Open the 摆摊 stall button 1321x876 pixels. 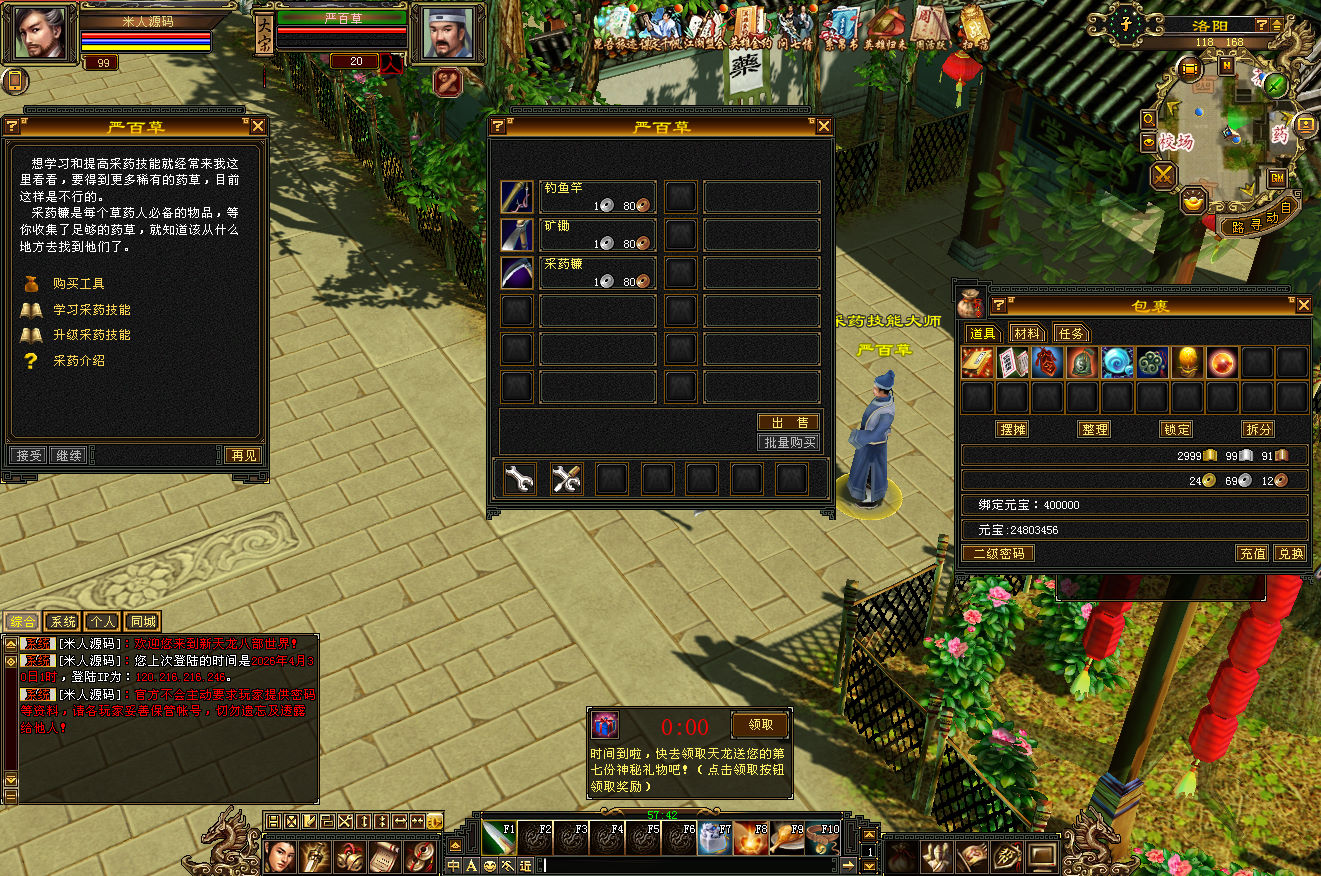[x=1013, y=429]
